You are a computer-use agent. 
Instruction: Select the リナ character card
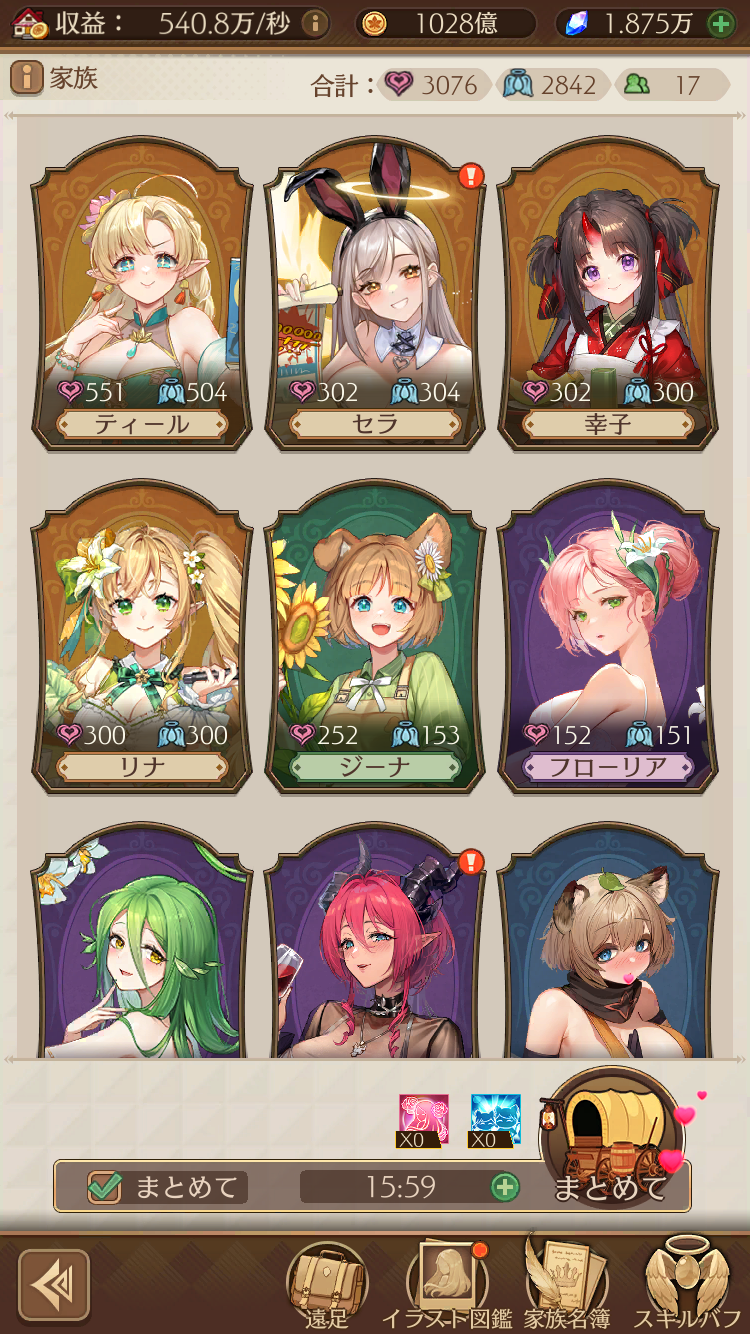[142, 638]
